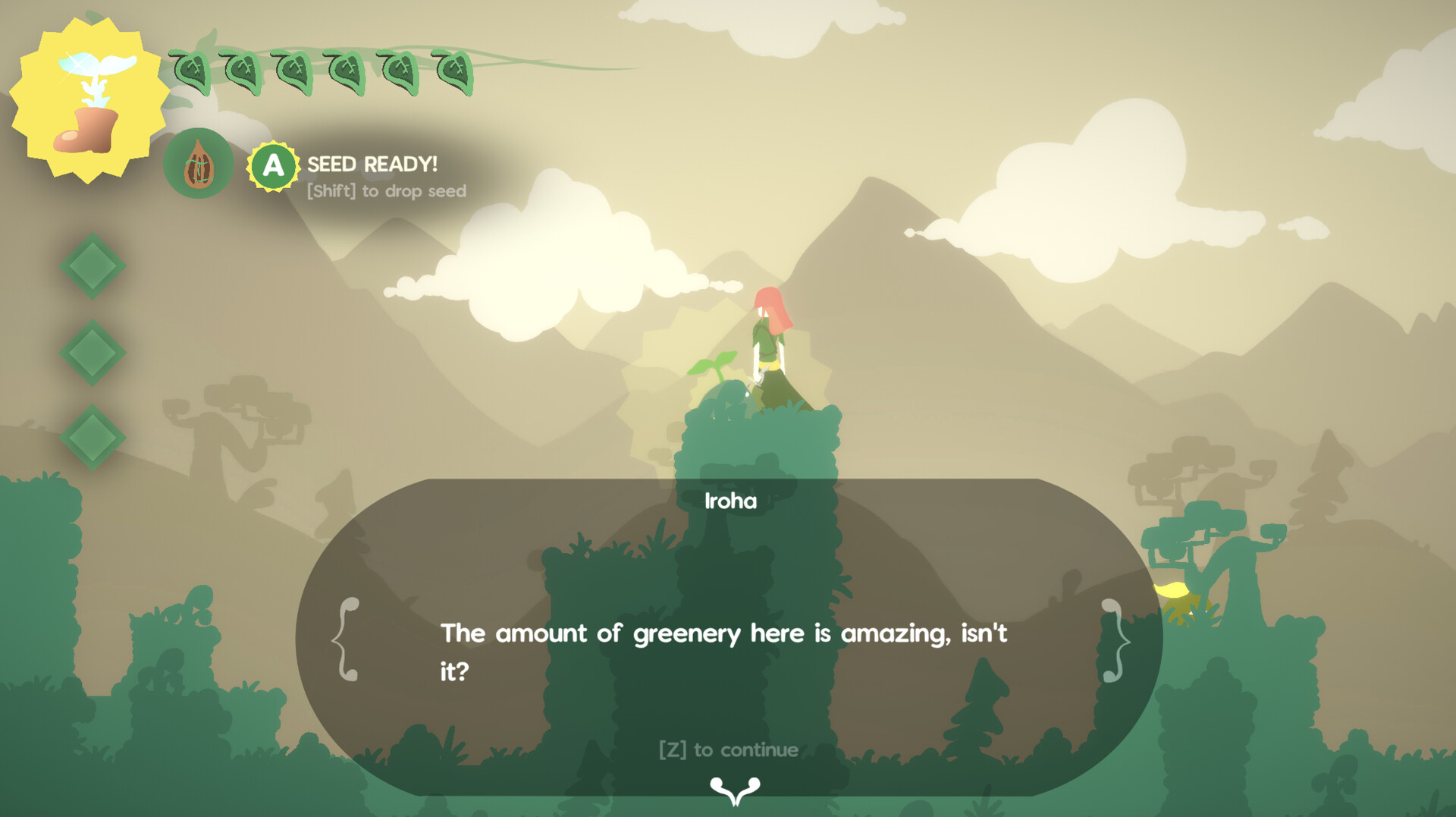Click the SEED READY notification banner
Viewport: 1456px width, 817px height.
tap(372, 164)
